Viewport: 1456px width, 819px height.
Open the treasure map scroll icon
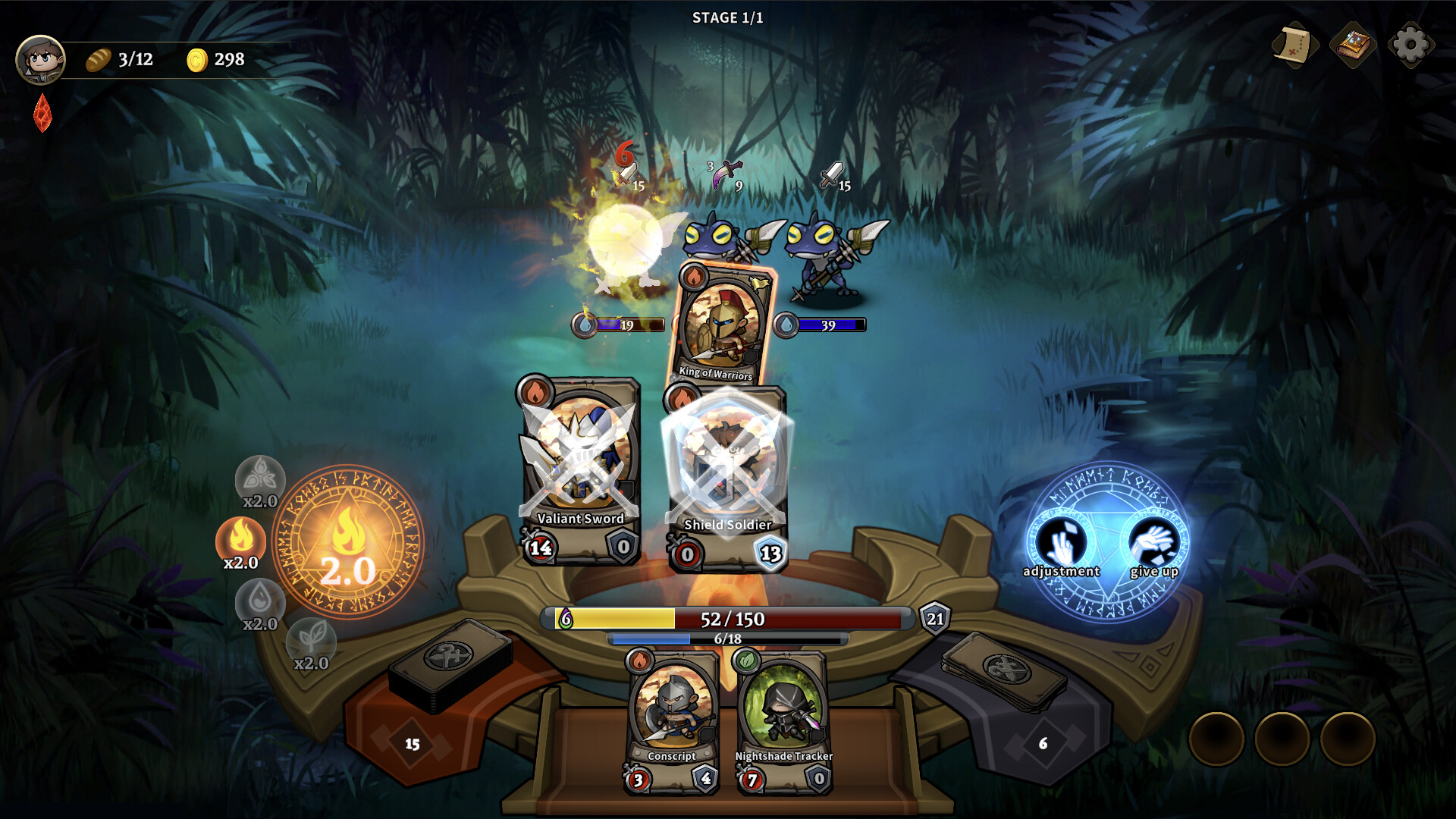pyautogui.click(x=1294, y=45)
